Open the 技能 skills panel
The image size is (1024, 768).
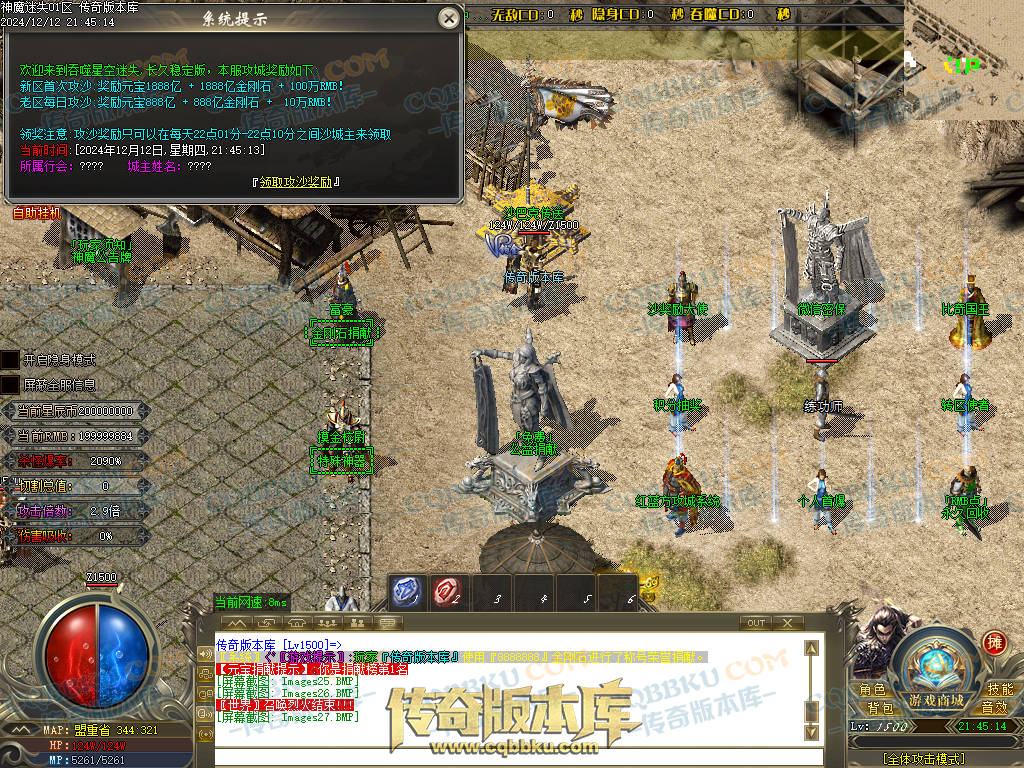pos(999,690)
